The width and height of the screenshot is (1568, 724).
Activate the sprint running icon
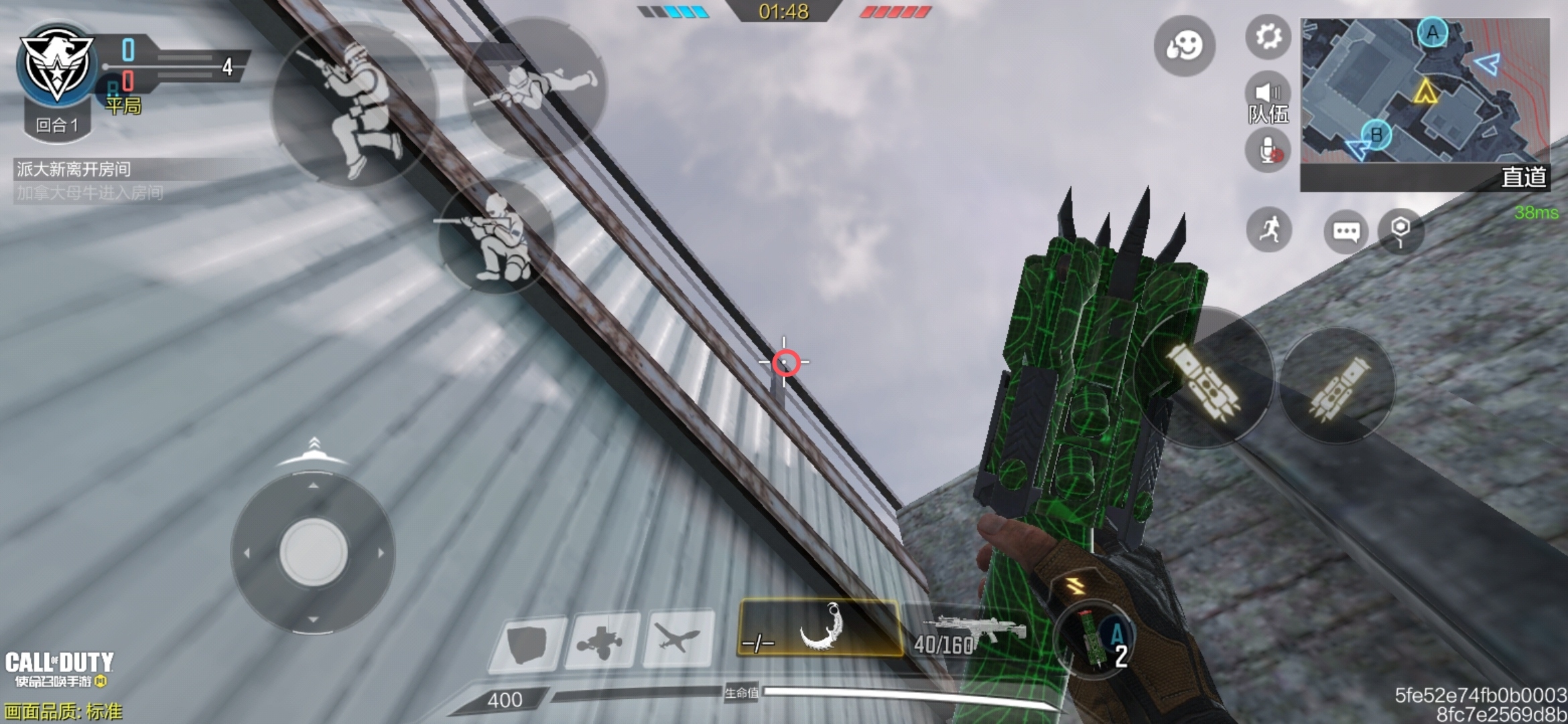pyautogui.click(x=1268, y=230)
